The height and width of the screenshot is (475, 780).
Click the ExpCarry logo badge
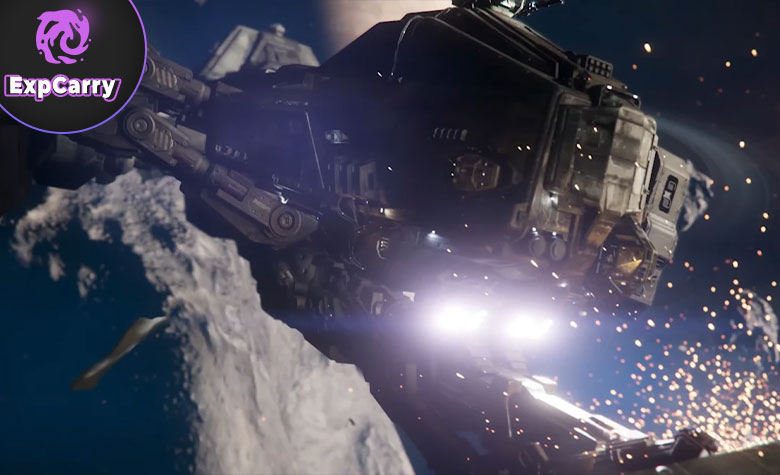pyautogui.click(x=62, y=58)
